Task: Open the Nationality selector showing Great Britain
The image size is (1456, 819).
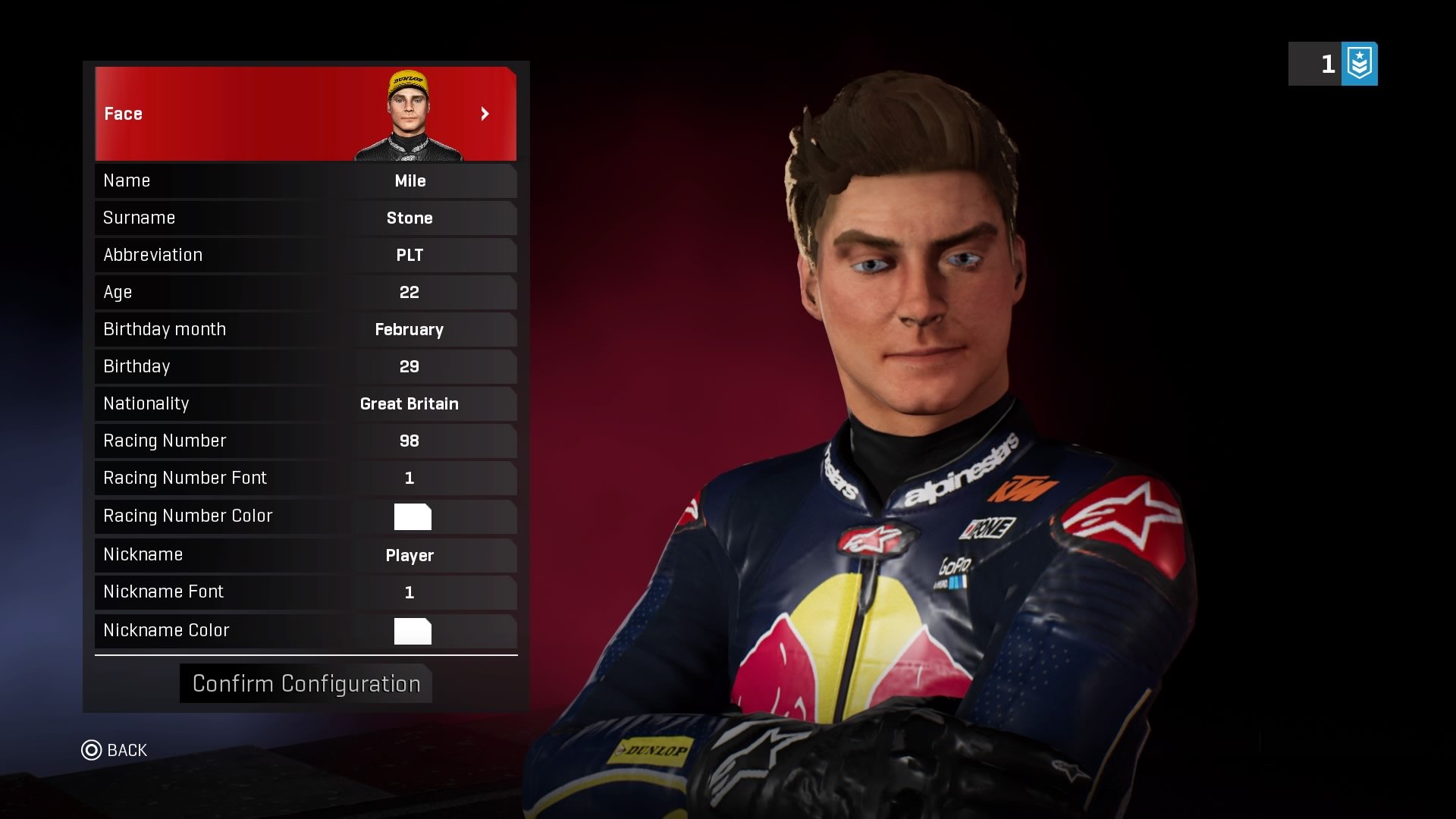Action: [x=409, y=403]
